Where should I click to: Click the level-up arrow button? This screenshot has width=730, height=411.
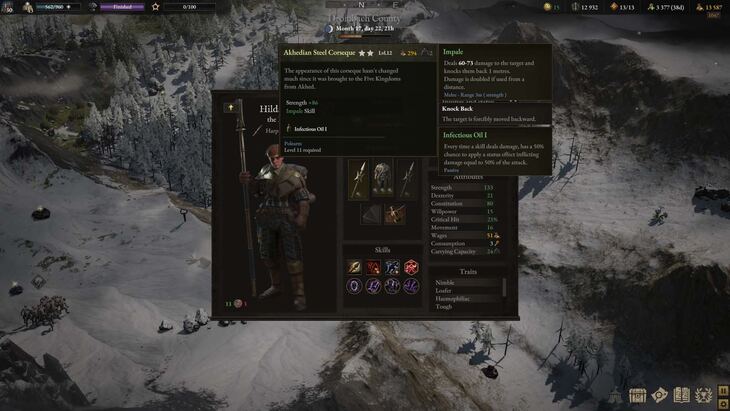point(231,105)
